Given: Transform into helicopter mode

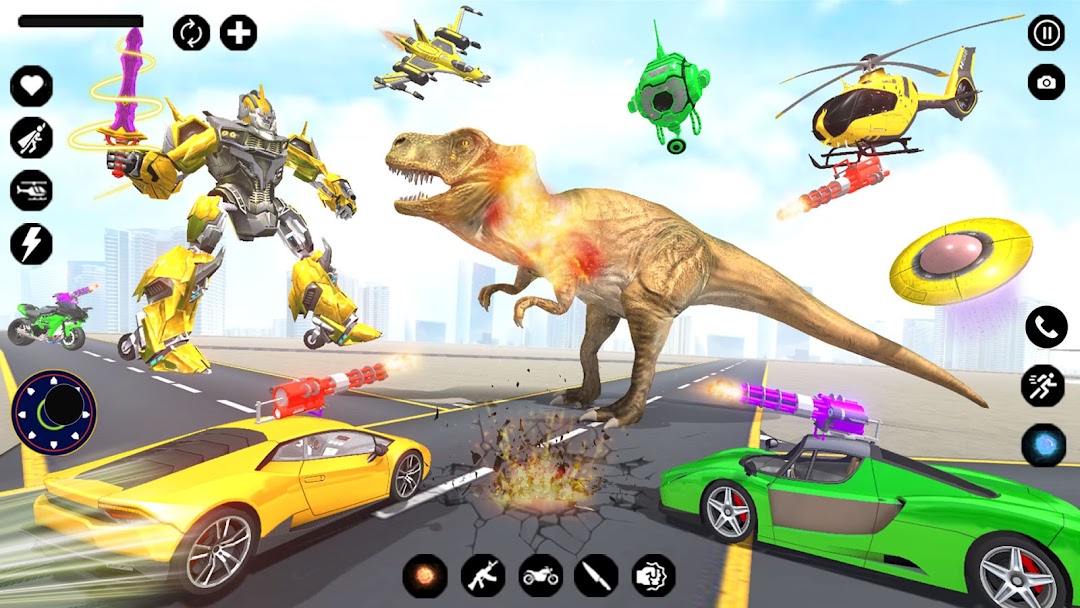Looking at the screenshot, I should coord(31,190).
